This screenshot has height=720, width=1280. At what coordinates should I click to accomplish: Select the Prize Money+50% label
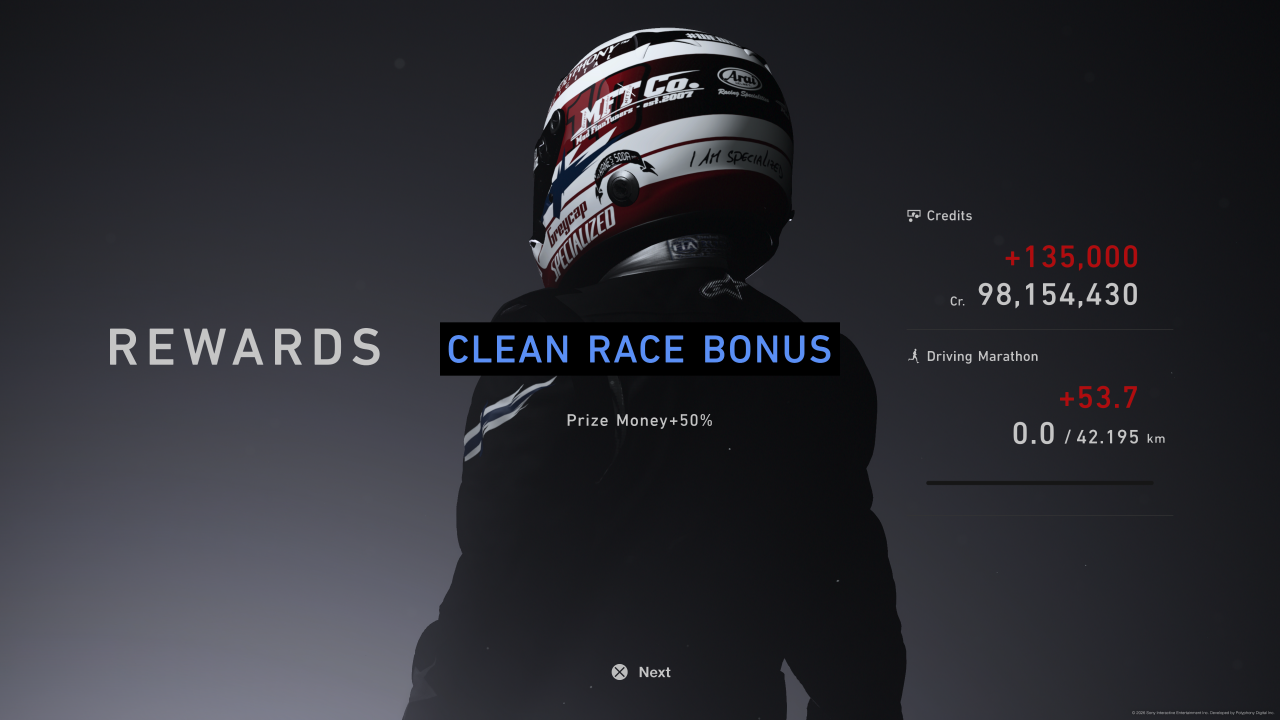pos(639,420)
